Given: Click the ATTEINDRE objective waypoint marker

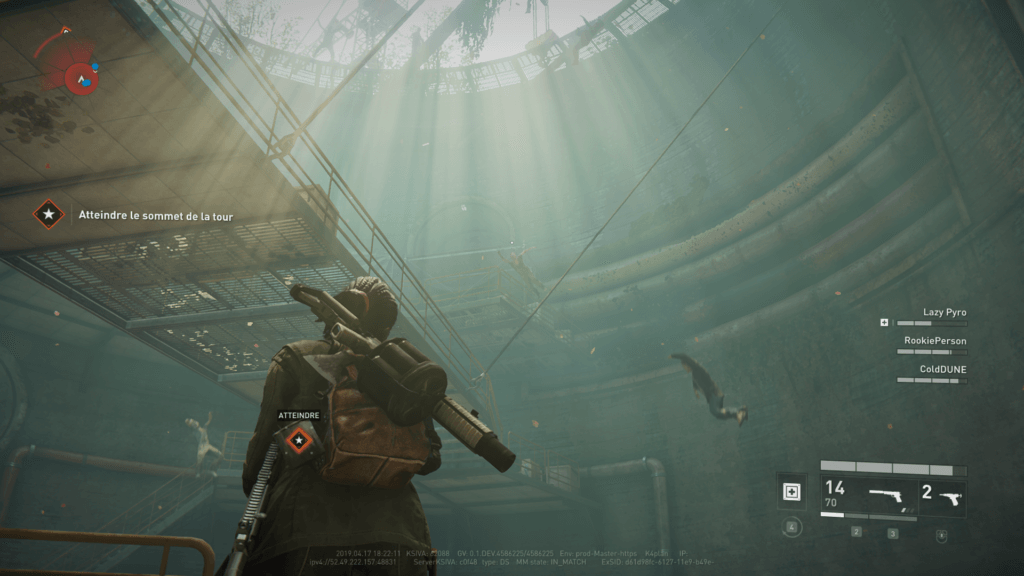Looking at the screenshot, I should [298, 439].
